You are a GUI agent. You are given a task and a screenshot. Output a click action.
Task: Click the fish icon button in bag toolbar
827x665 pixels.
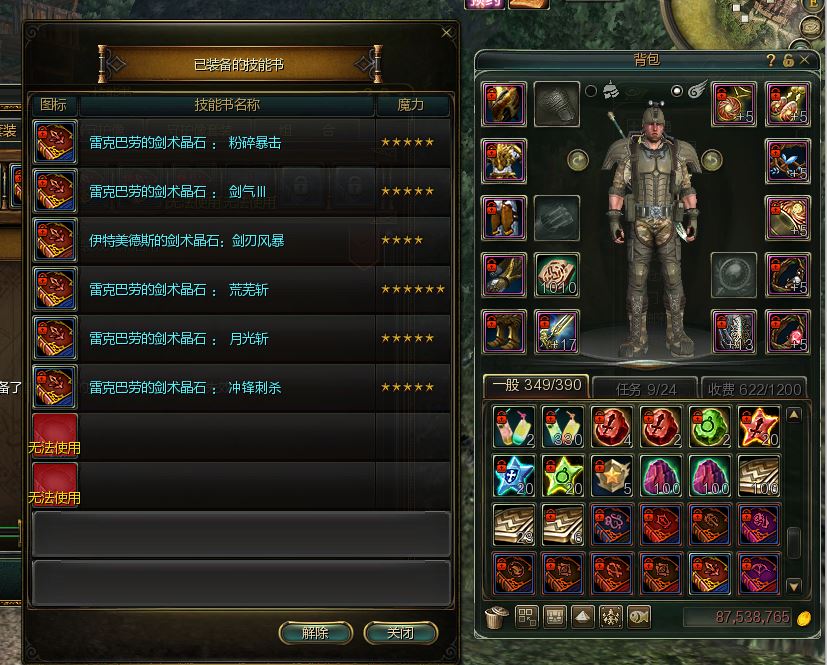[637, 617]
